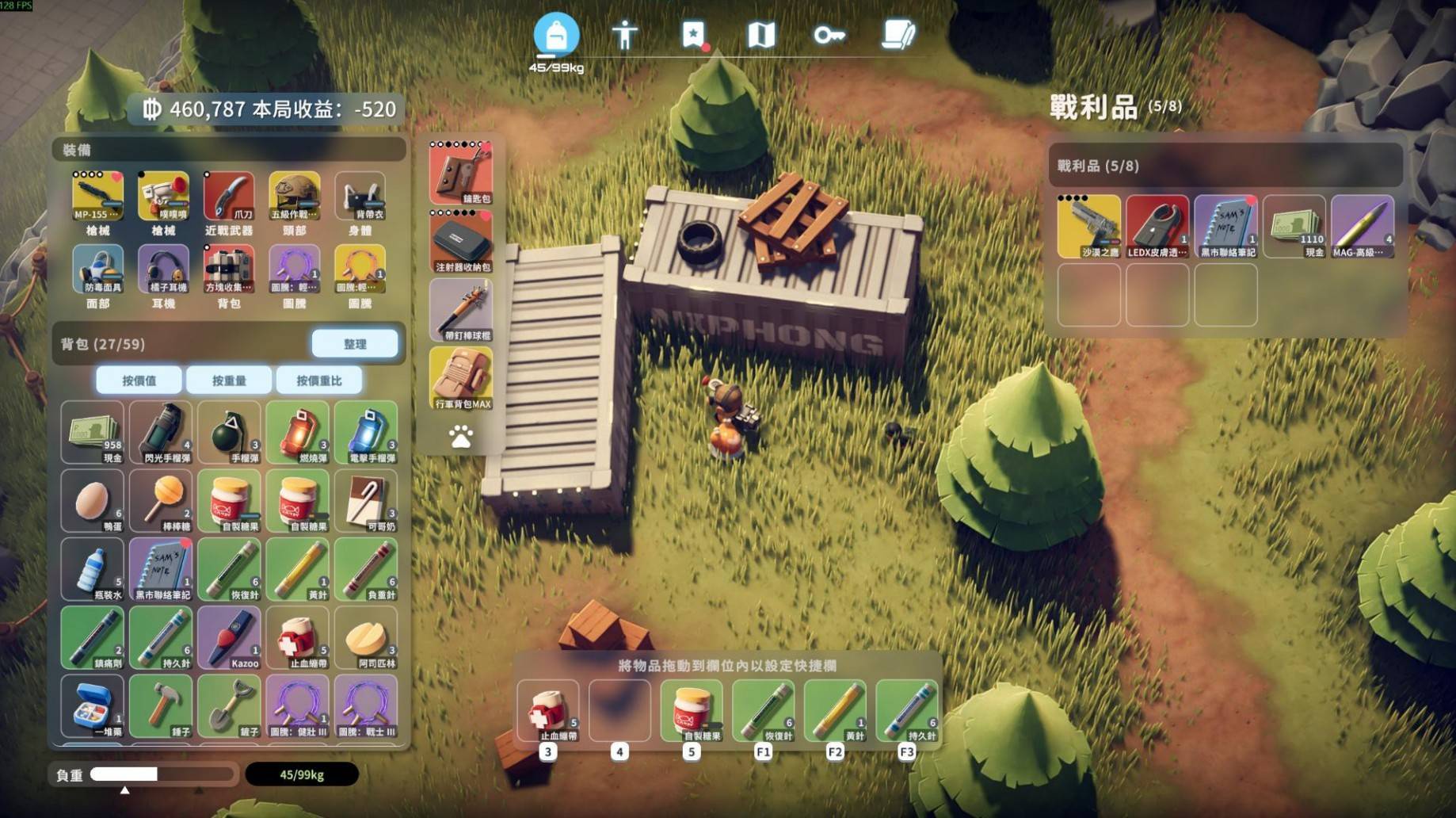Sort by value-to-weight ratio (按價重比)
The height and width of the screenshot is (818, 1456).
(x=319, y=380)
